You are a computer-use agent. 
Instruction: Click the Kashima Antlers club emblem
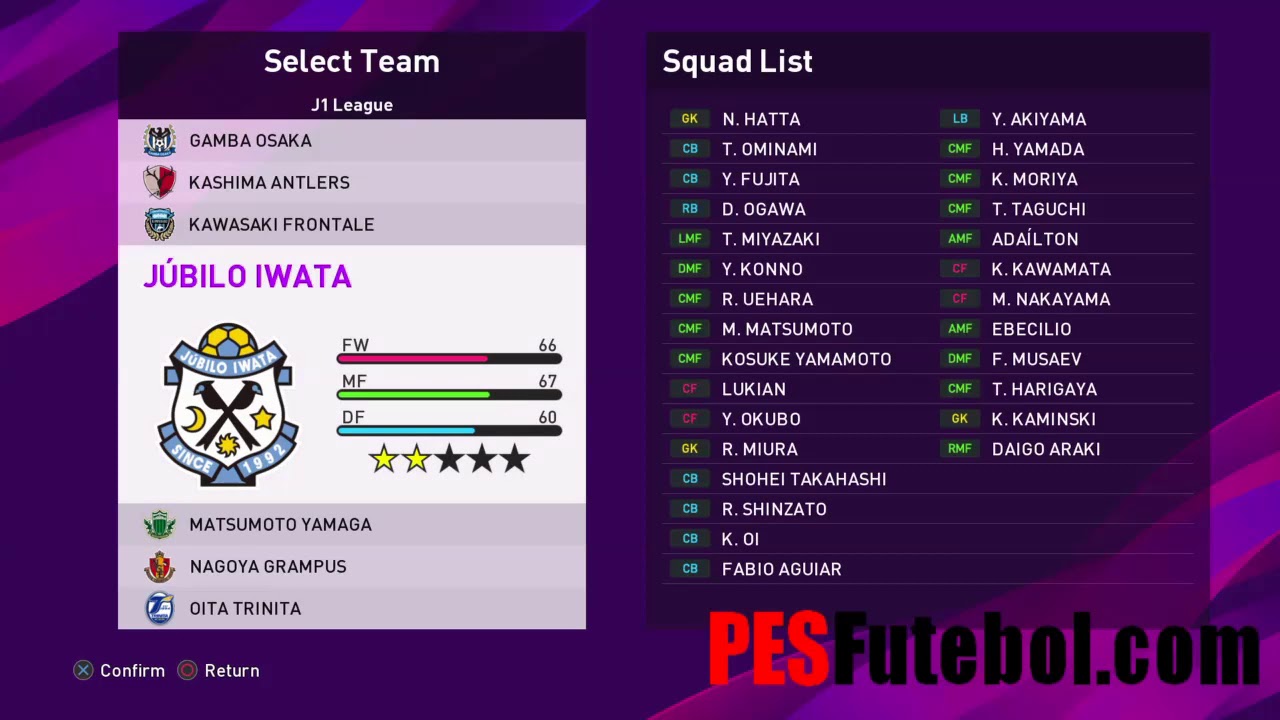point(160,182)
